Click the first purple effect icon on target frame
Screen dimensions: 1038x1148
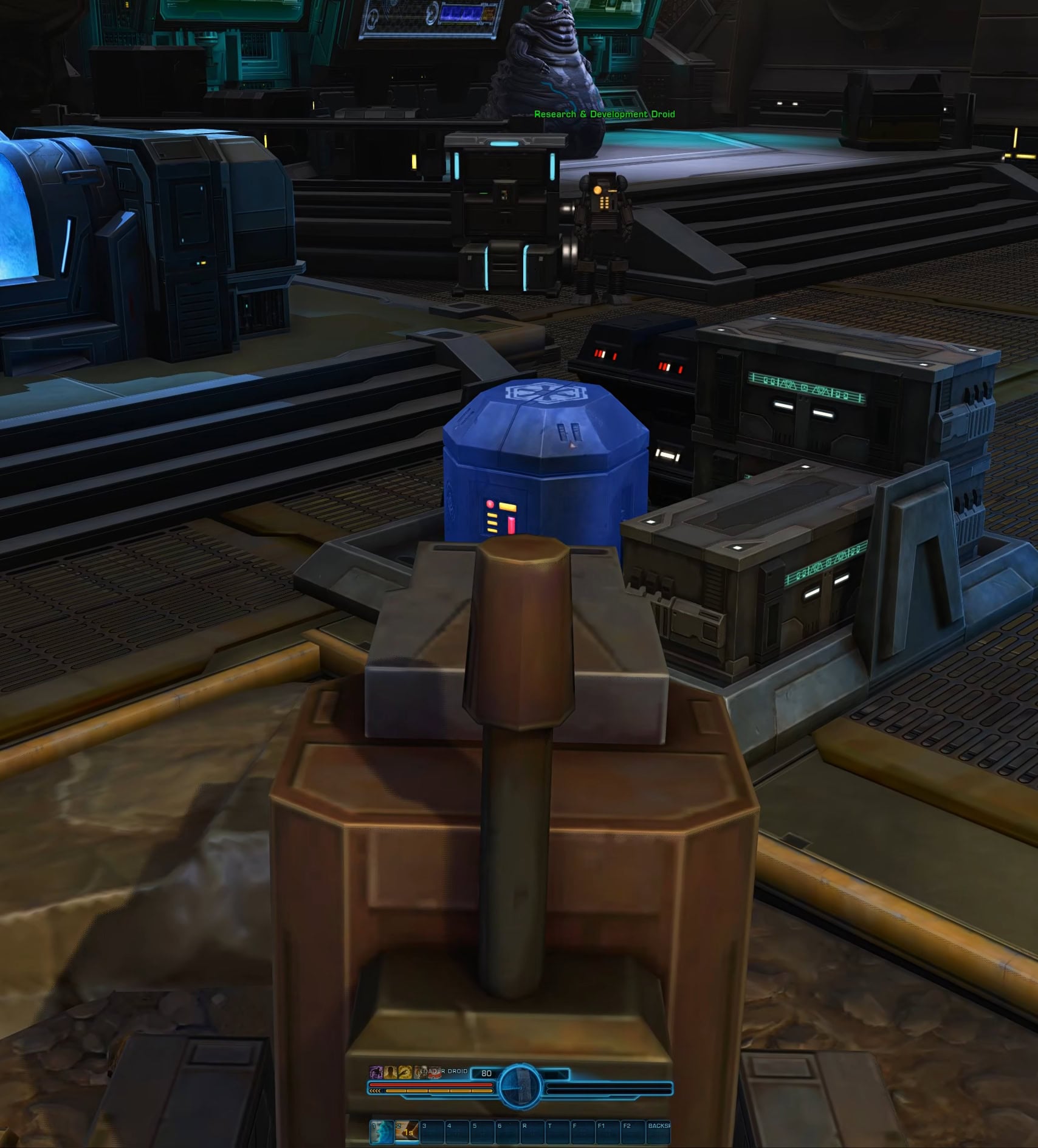pos(376,1073)
